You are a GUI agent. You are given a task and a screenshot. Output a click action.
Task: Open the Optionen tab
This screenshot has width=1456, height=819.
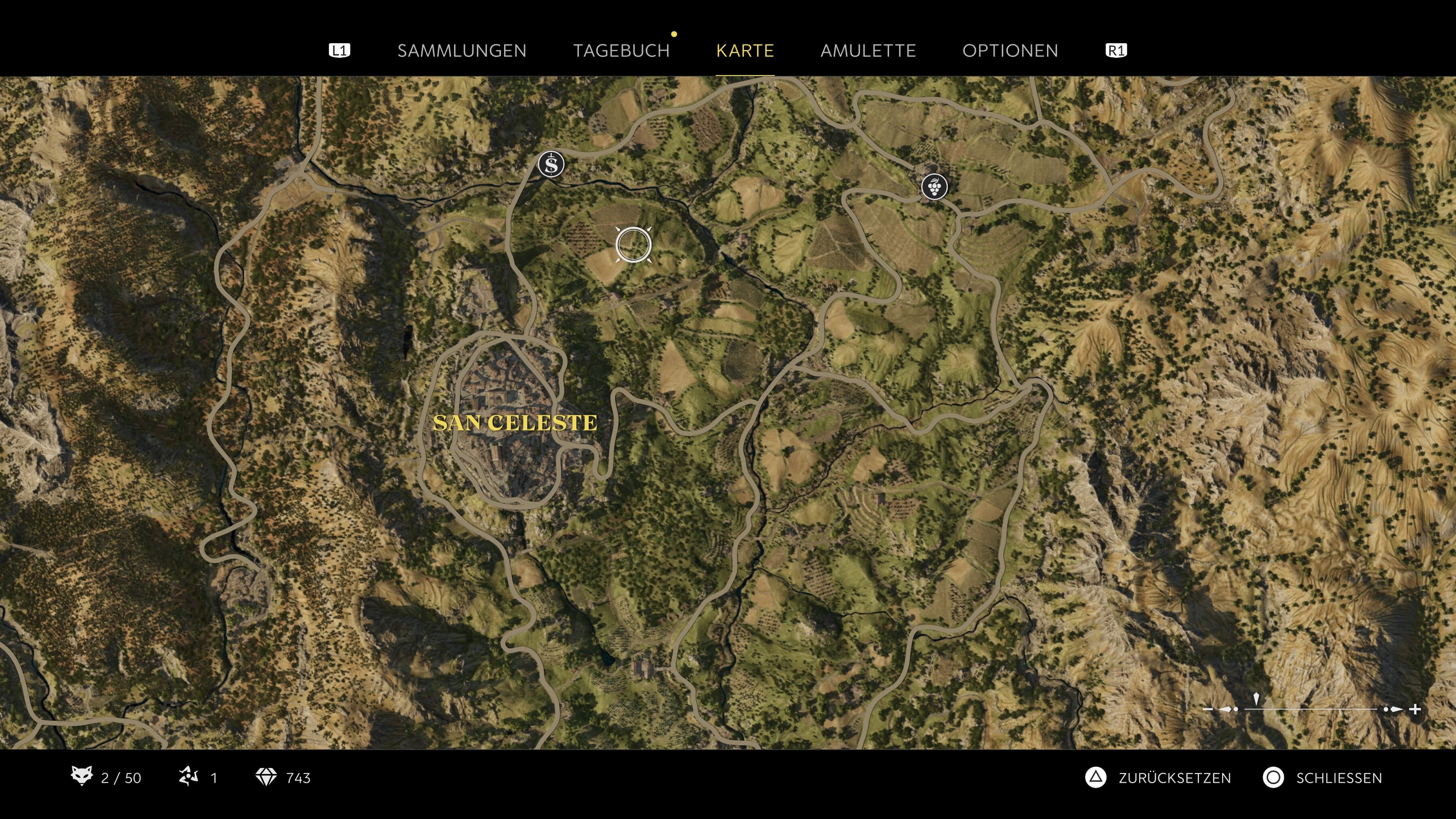tap(1010, 51)
